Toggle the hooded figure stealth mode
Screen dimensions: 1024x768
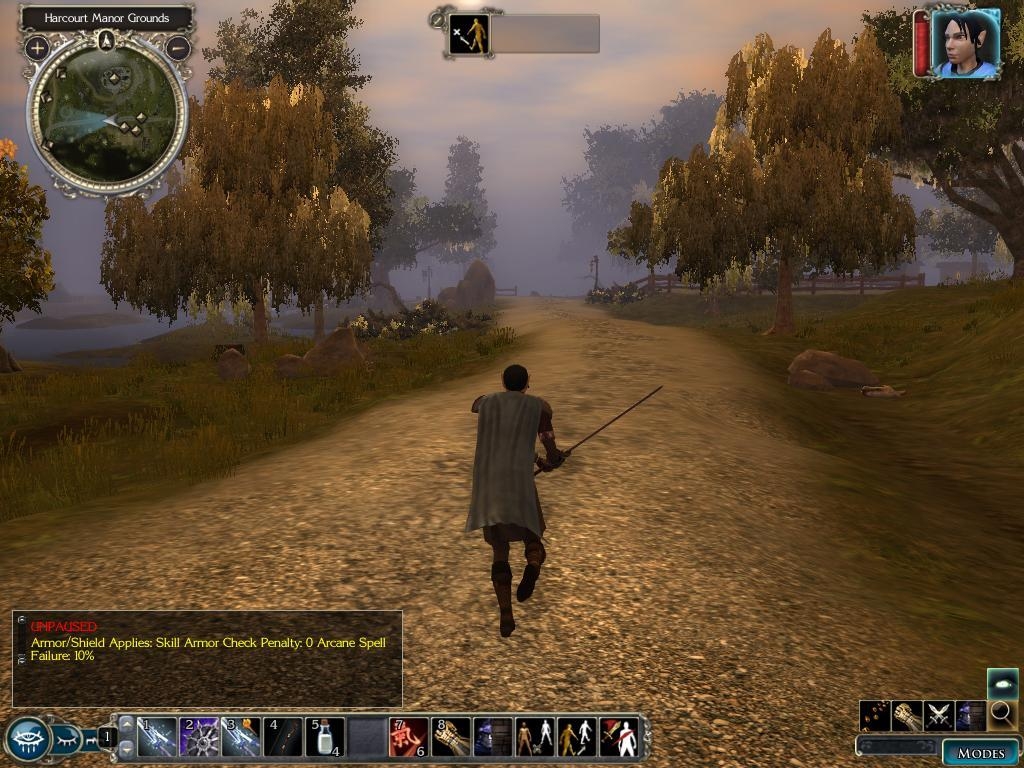click(x=970, y=715)
